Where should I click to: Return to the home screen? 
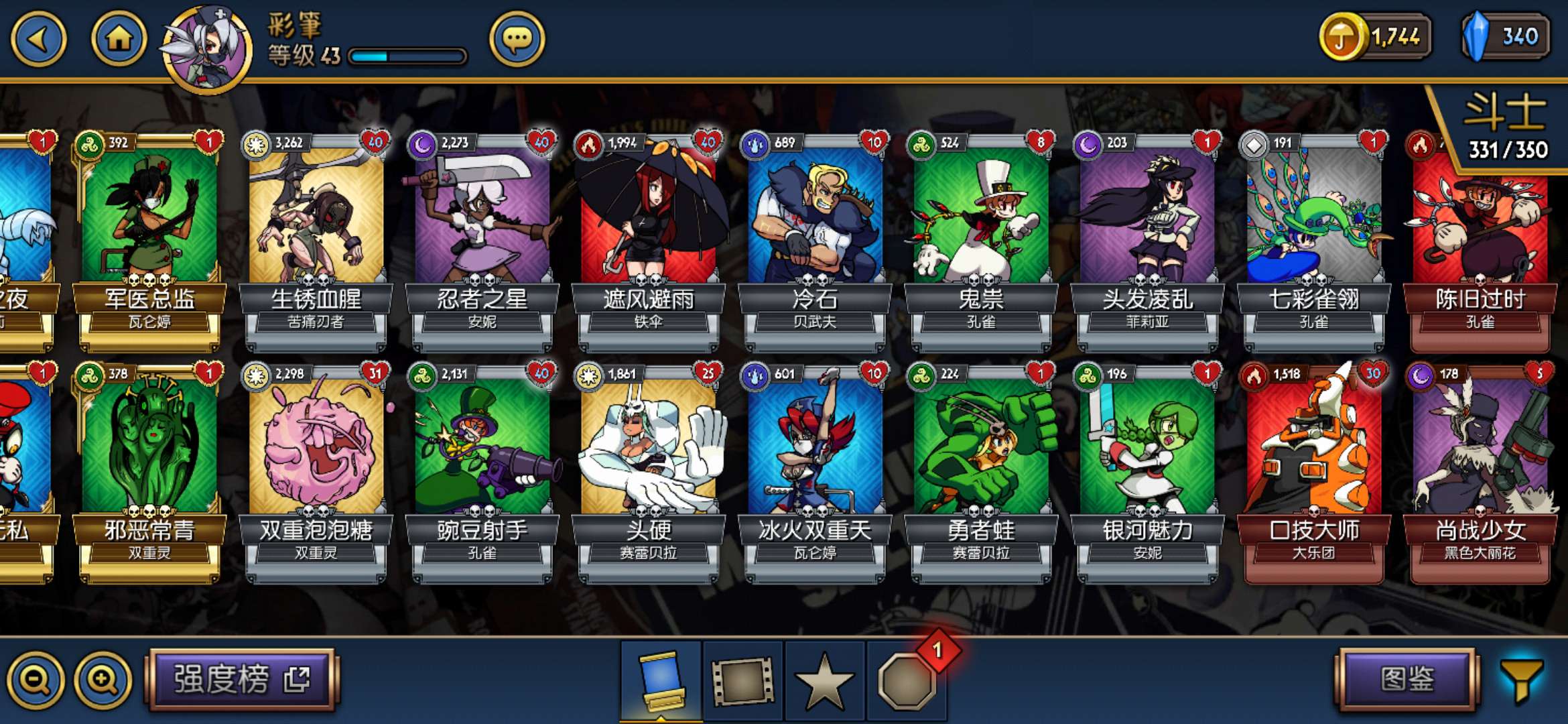[x=119, y=39]
